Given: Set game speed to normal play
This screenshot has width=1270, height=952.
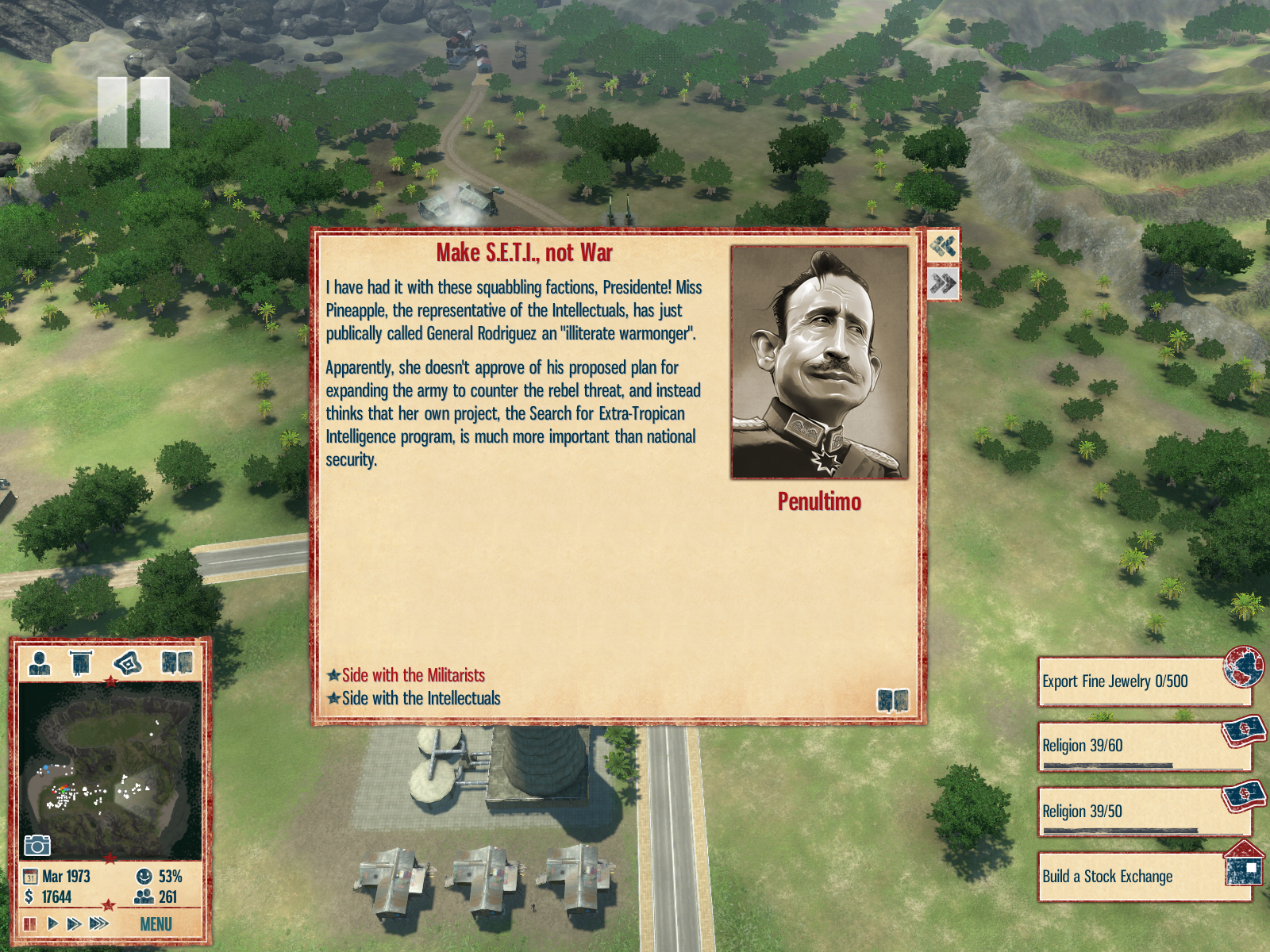Looking at the screenshot, I should (x=52, y=923).
